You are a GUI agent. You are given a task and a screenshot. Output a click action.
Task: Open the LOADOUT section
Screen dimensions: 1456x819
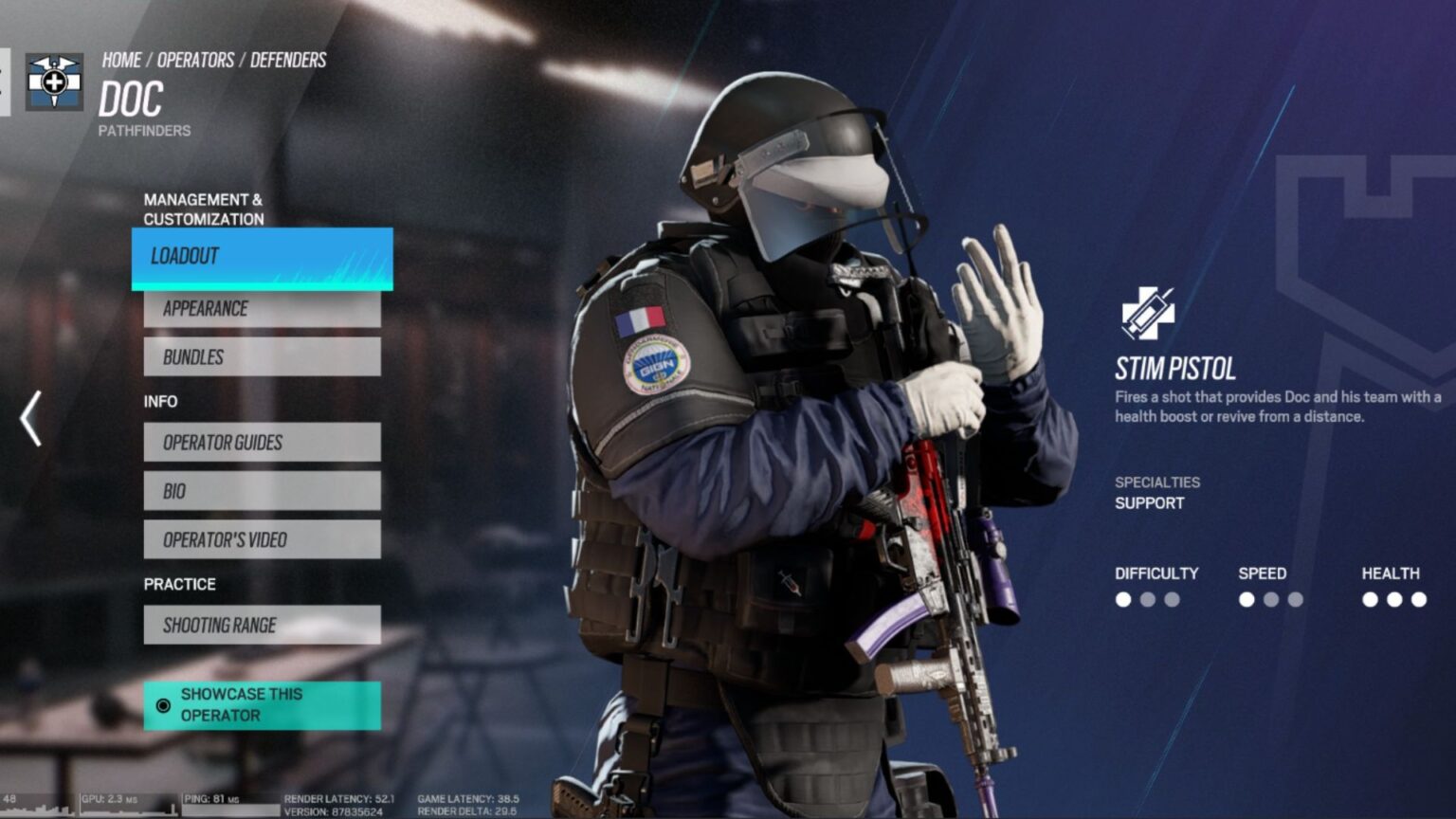click(x=262, y=256)
